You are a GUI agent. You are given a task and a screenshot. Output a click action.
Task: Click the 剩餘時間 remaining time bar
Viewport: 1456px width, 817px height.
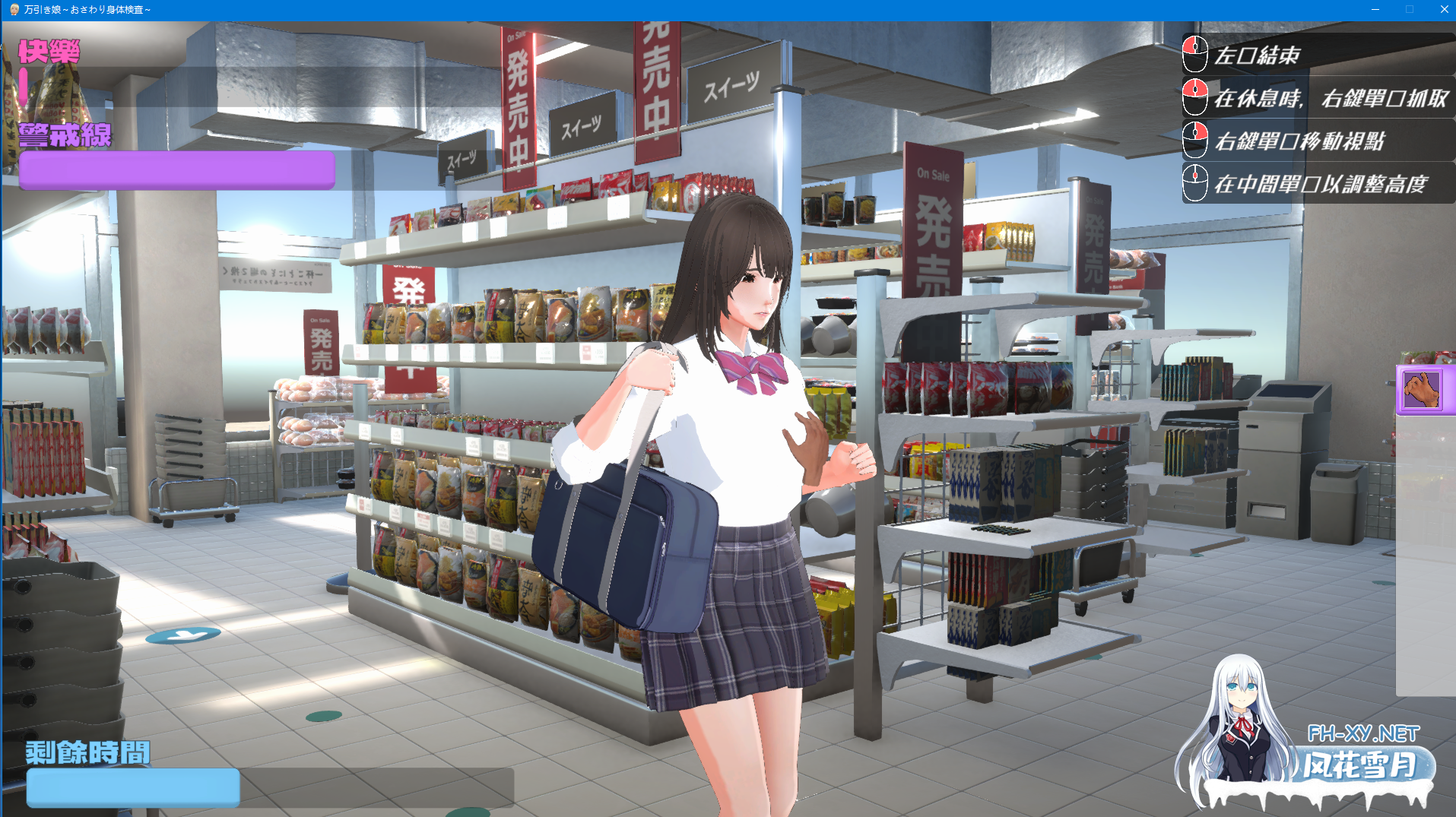click(x=132, y=787)
